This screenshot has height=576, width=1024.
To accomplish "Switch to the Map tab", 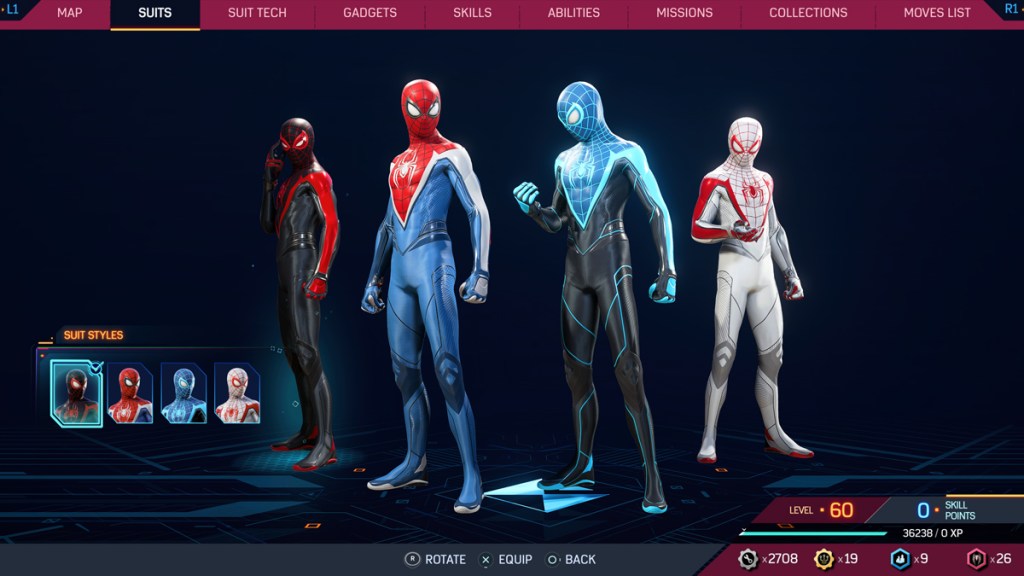I will pos(70,13).
